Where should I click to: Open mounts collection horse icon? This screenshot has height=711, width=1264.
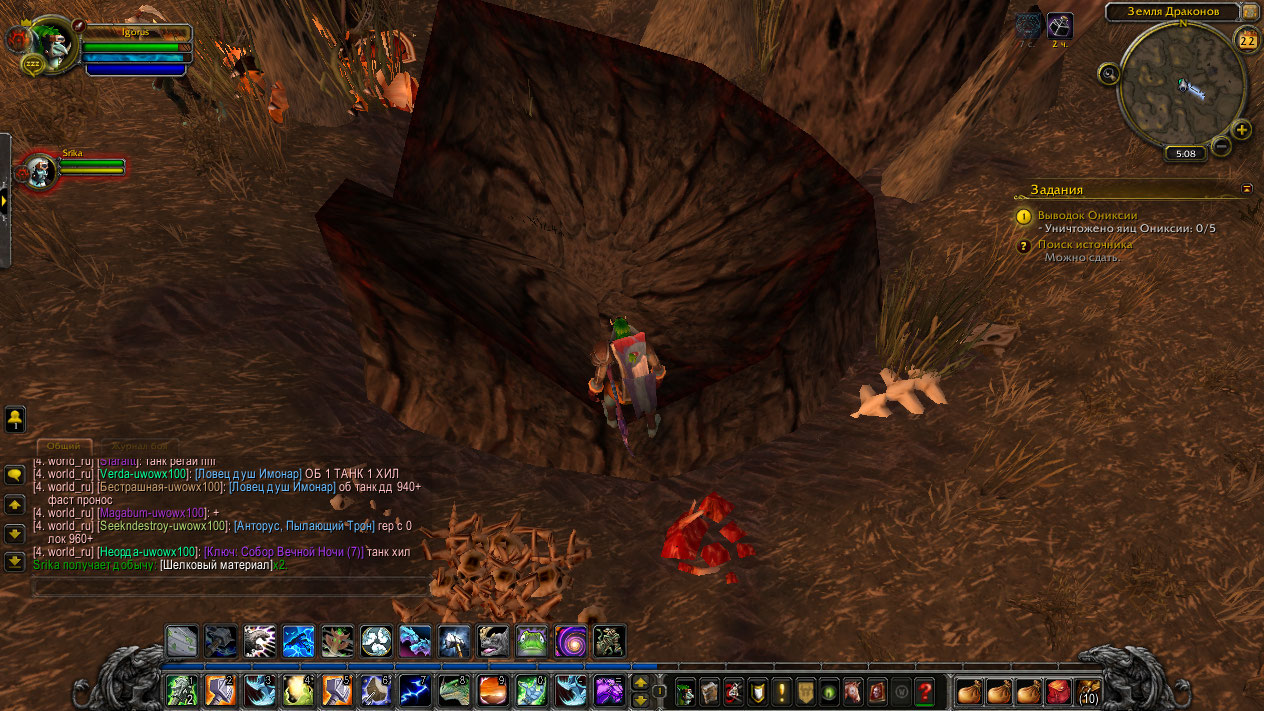coord(854,691)
